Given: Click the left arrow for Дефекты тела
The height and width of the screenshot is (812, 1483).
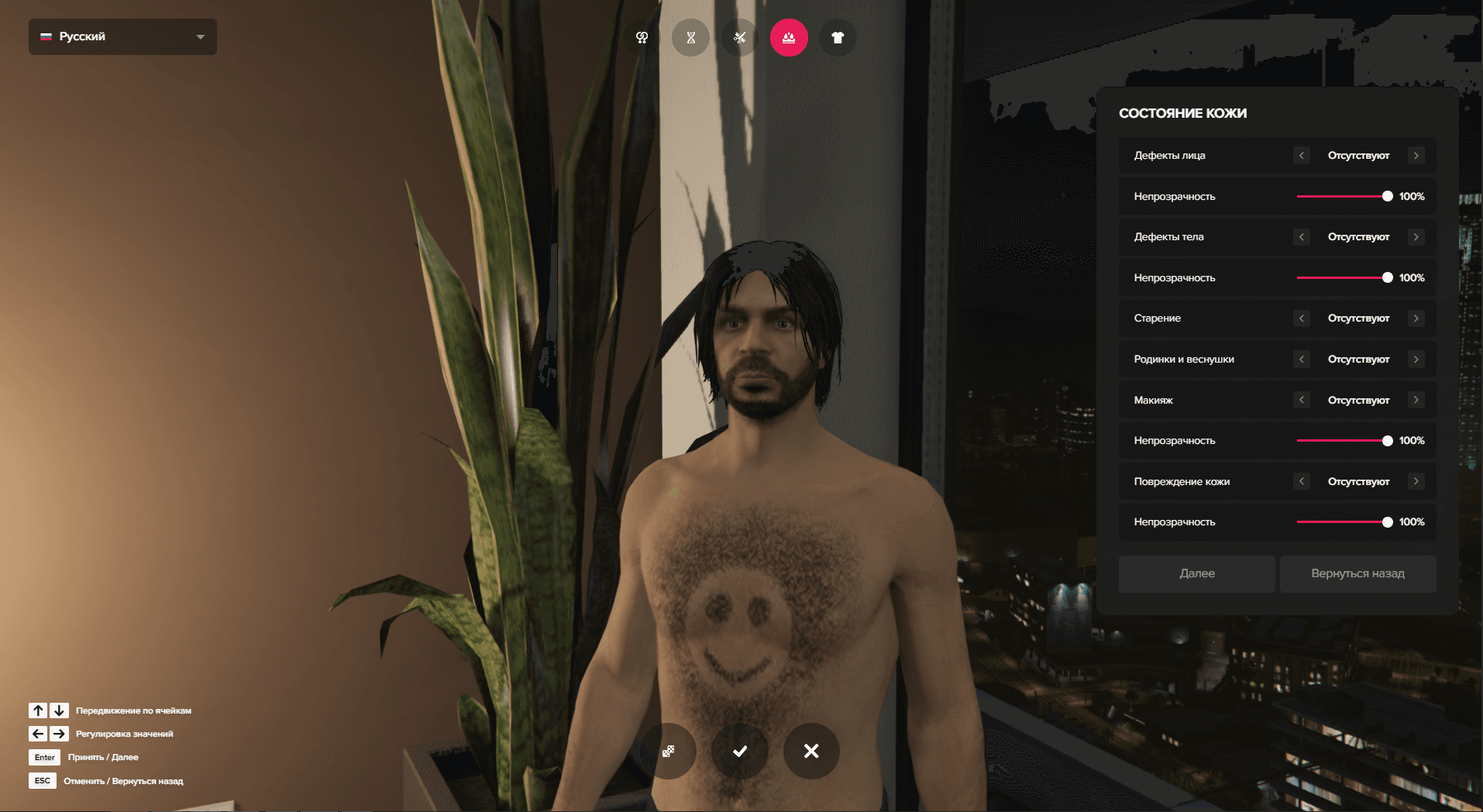Looking at the screenshot, I should 1302,237.
